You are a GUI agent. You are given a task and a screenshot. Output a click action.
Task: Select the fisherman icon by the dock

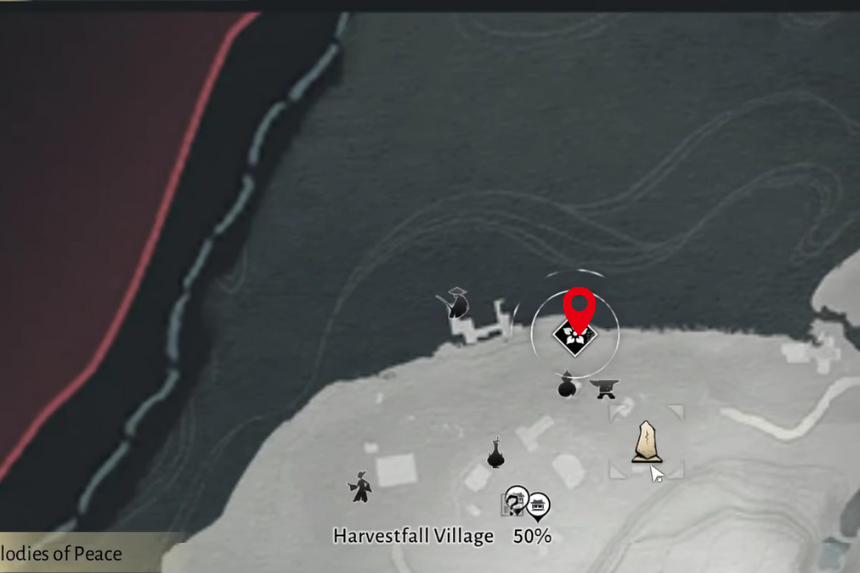tap(458, 303)
